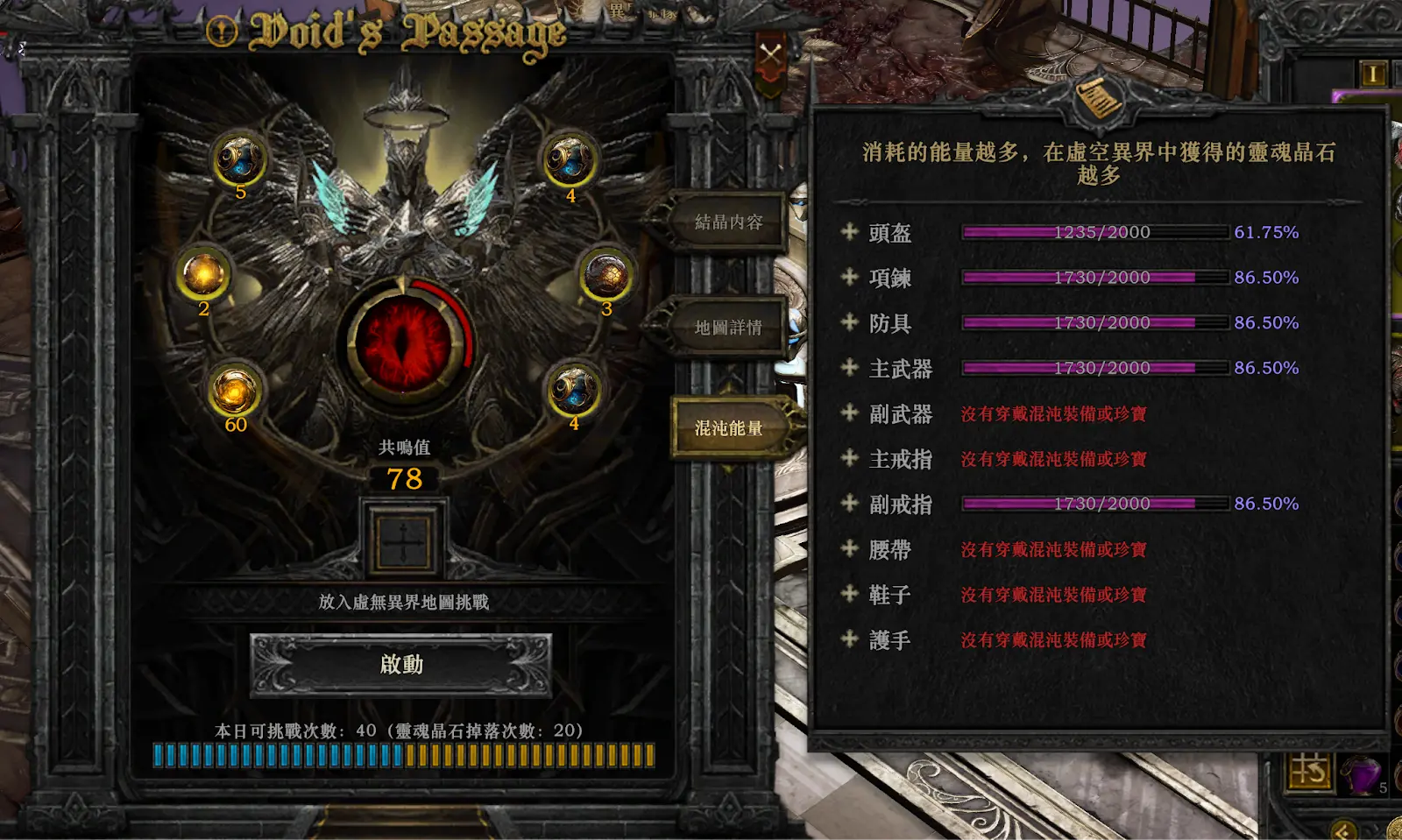This screenshot has width=1402, height=840.
Task: Expand the 主武器 (main weapon) row
Action: 849,368
